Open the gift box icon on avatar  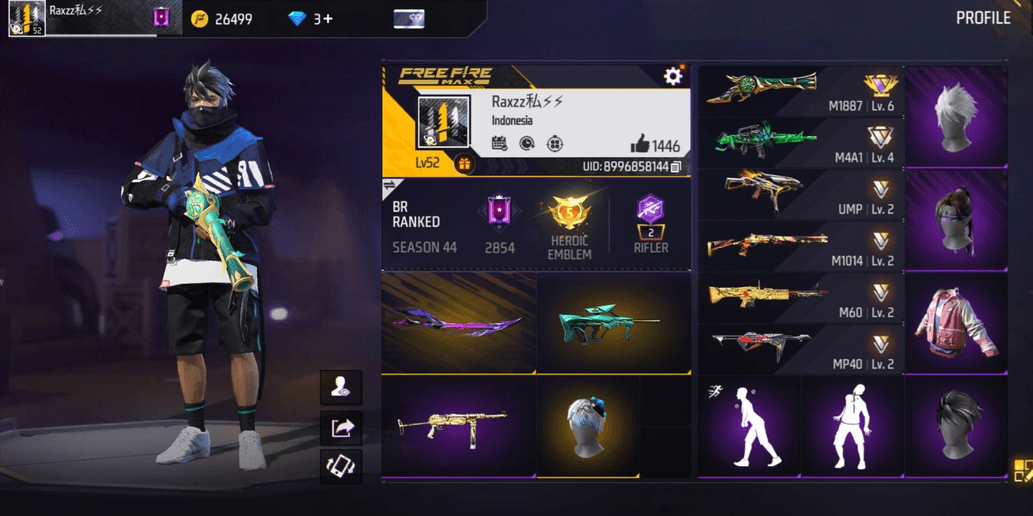[x=464, y=164]
